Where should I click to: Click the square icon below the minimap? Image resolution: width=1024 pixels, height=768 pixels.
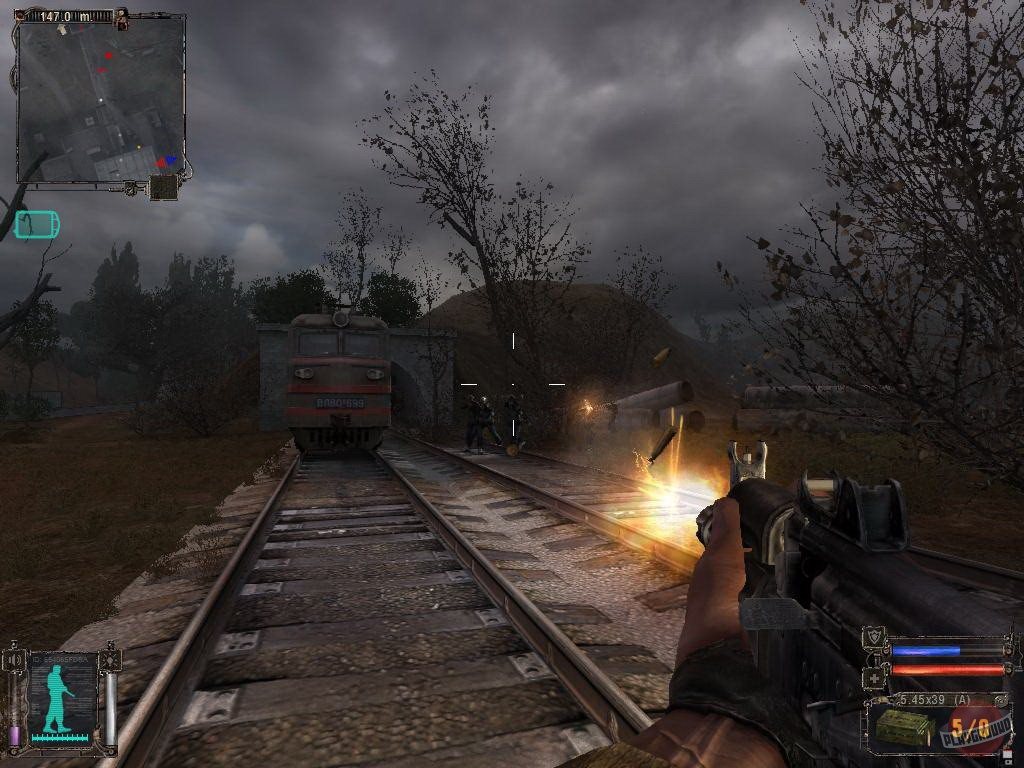[163, 188]
